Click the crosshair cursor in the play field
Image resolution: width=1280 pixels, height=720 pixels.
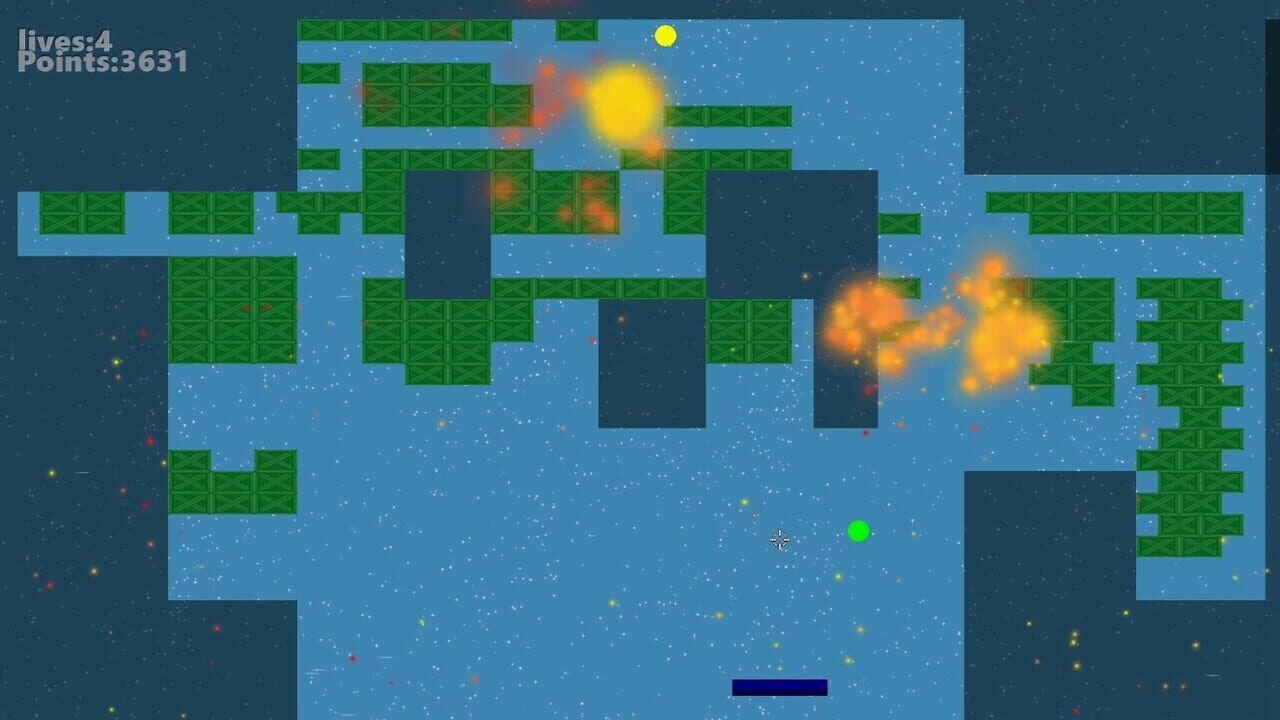[781, 540]
